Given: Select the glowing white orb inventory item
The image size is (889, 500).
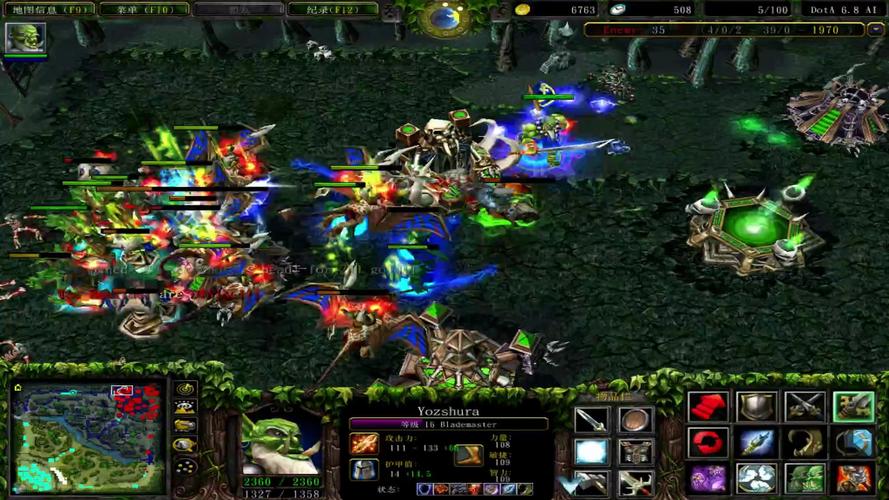Looking at the screenshot, I should (x=591, y=452).
